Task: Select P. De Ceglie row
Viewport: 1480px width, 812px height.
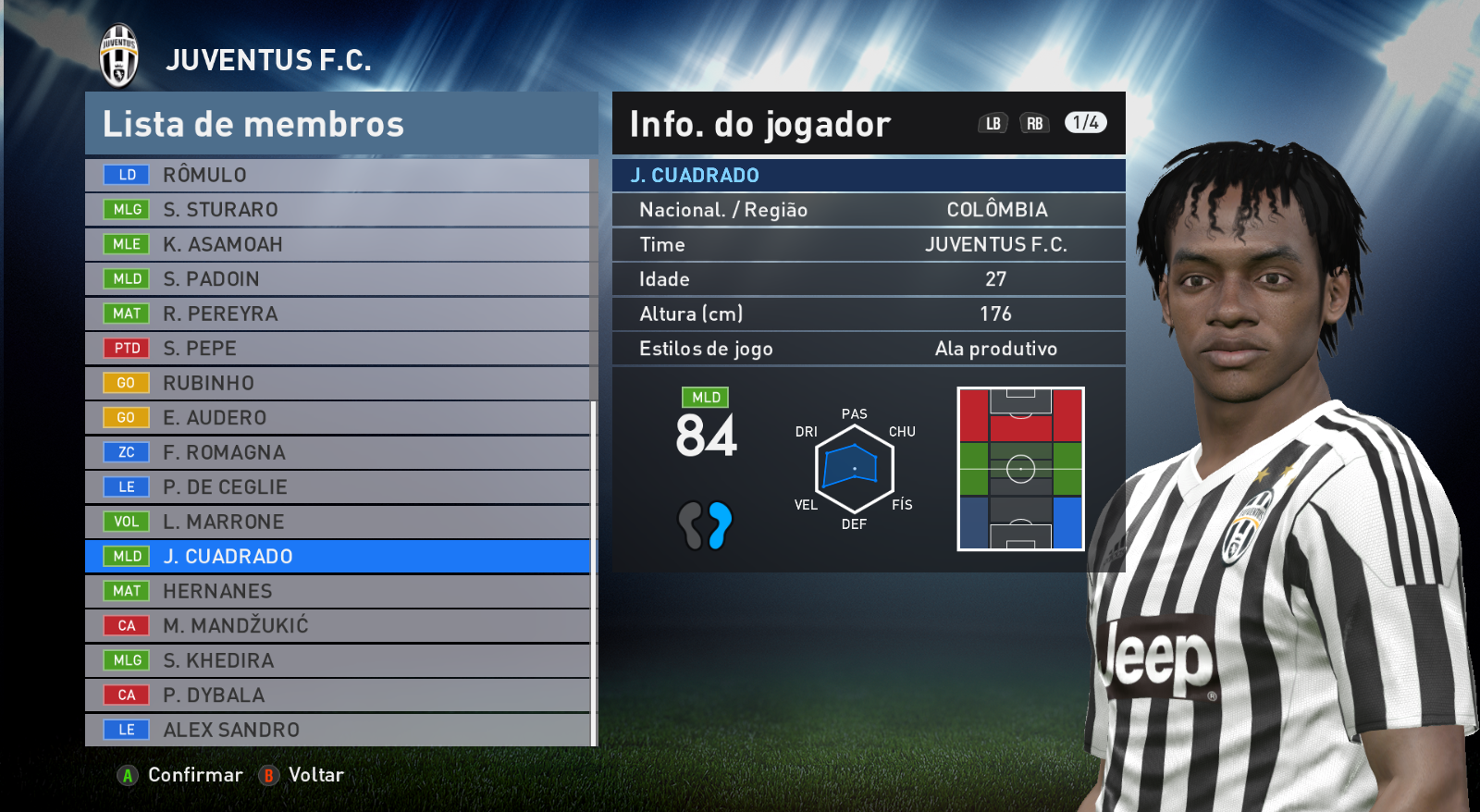Action: click(x=338, y=487)
